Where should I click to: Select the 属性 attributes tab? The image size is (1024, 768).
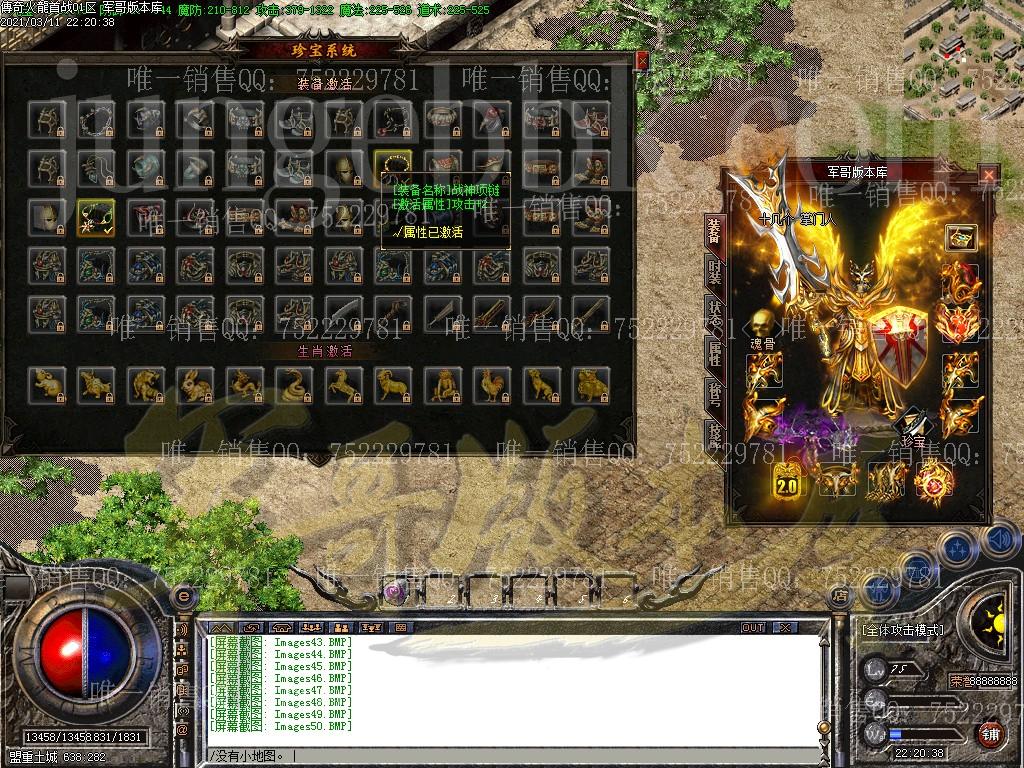tap(714, 352)
